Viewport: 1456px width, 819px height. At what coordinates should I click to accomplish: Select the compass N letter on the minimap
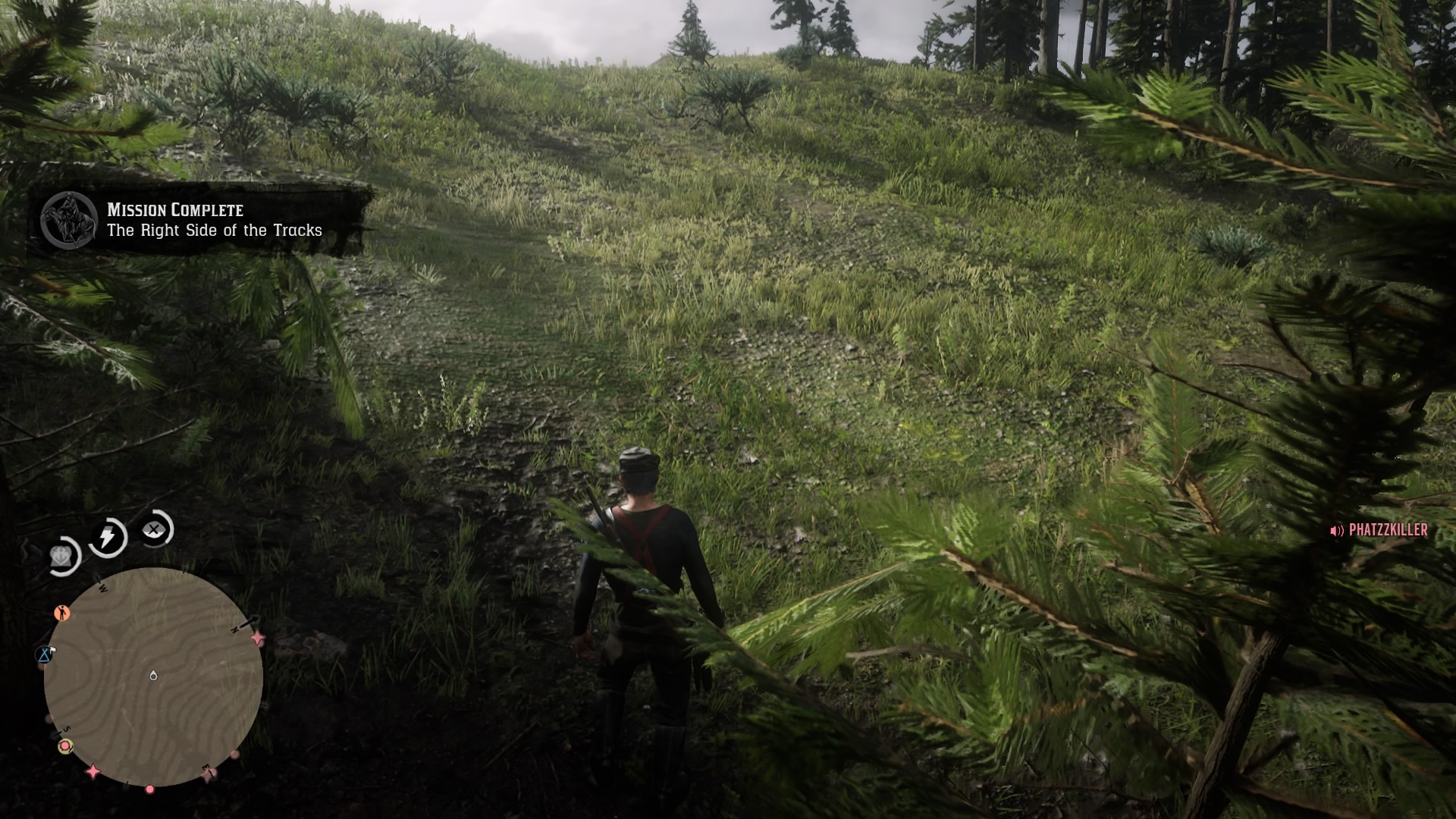[x=235, y=630]
